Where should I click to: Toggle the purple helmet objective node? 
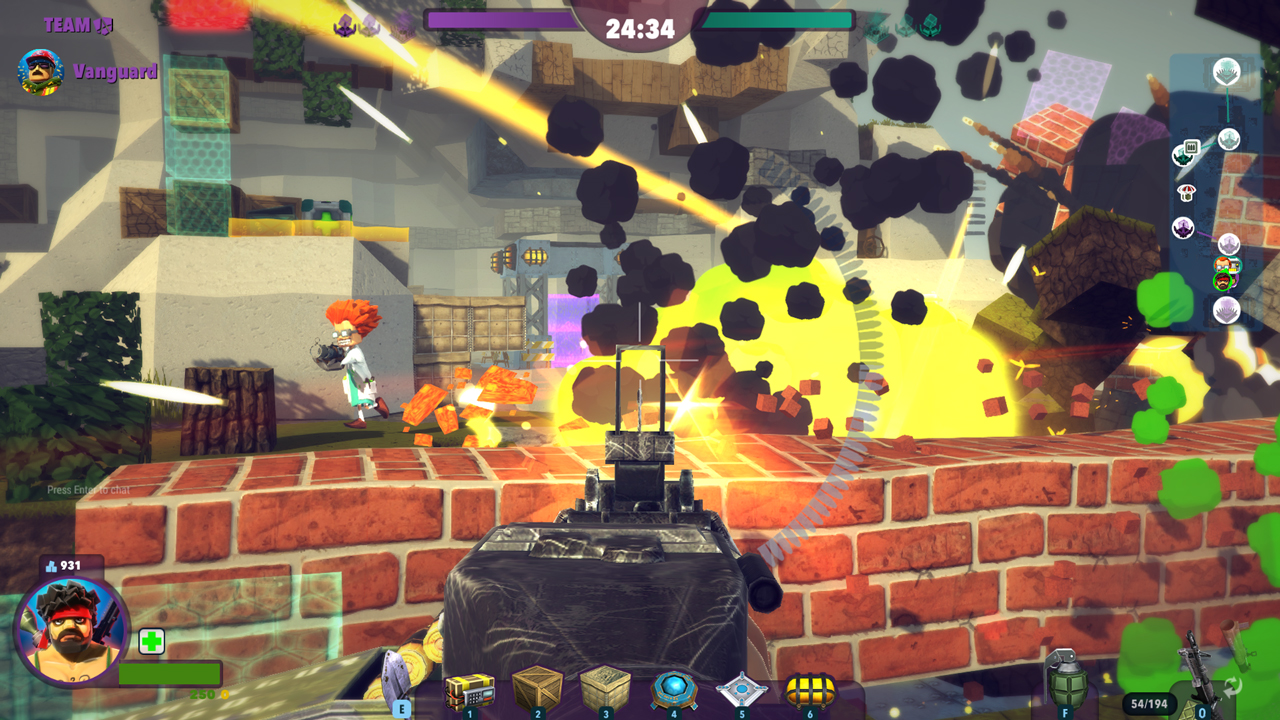1183,227
